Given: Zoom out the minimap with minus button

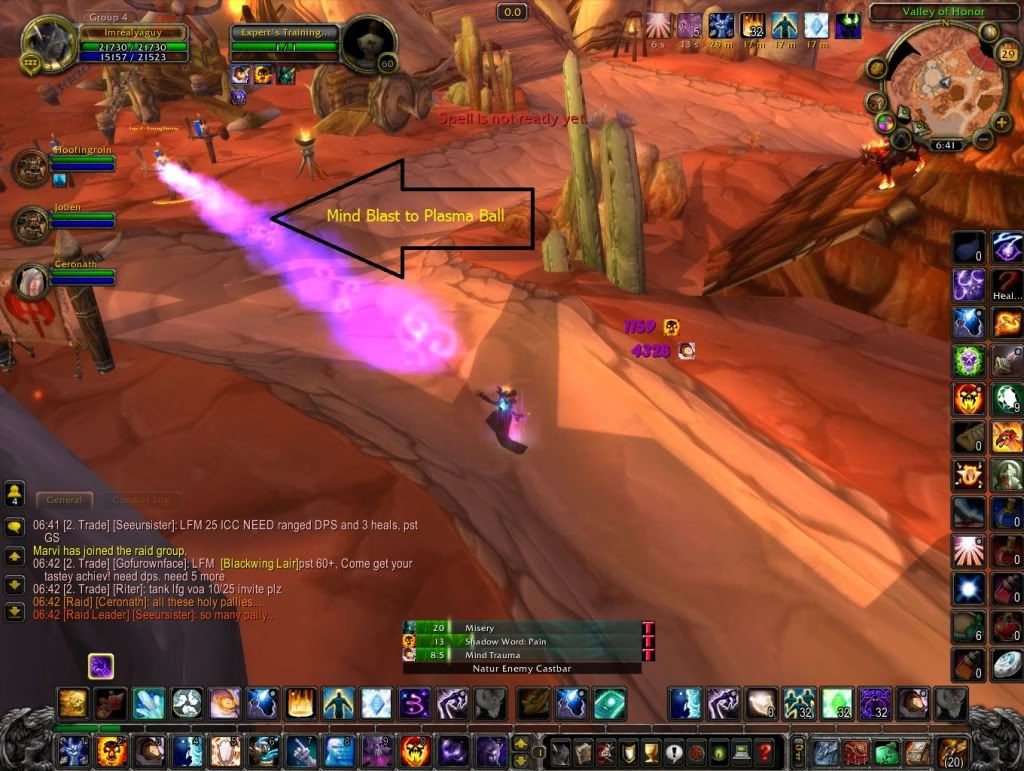Looking at the screenshot, I should pos(984,137).
